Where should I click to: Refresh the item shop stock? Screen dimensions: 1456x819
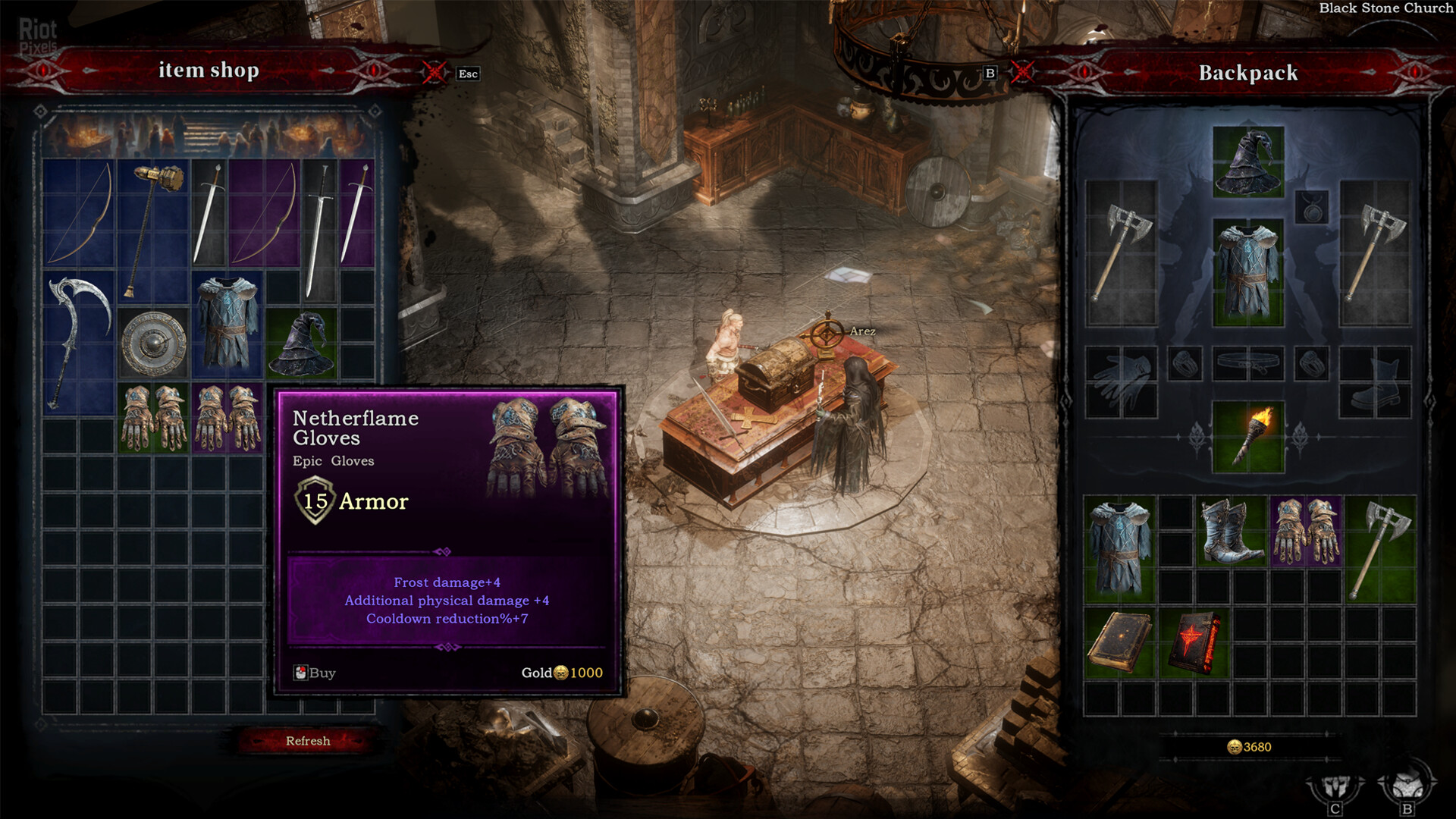tap(307, 740)
